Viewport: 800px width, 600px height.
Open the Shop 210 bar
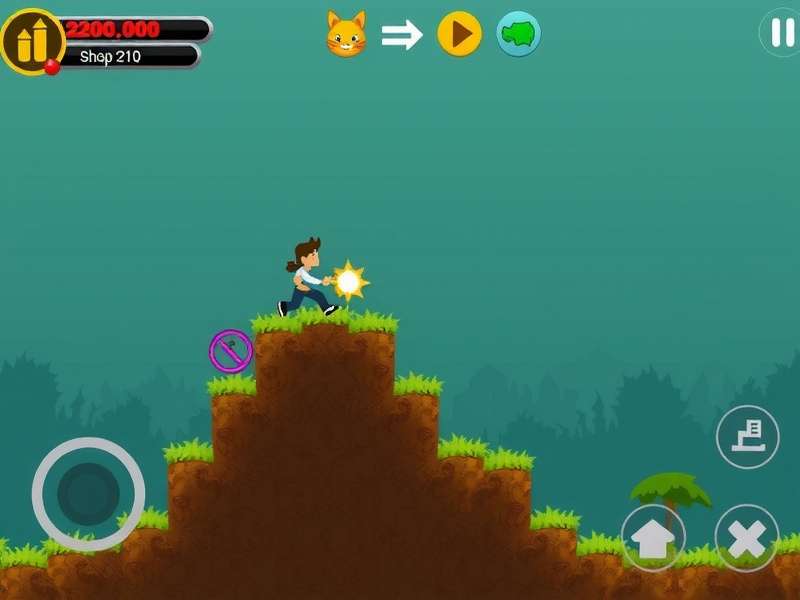(x=128, y=57)
